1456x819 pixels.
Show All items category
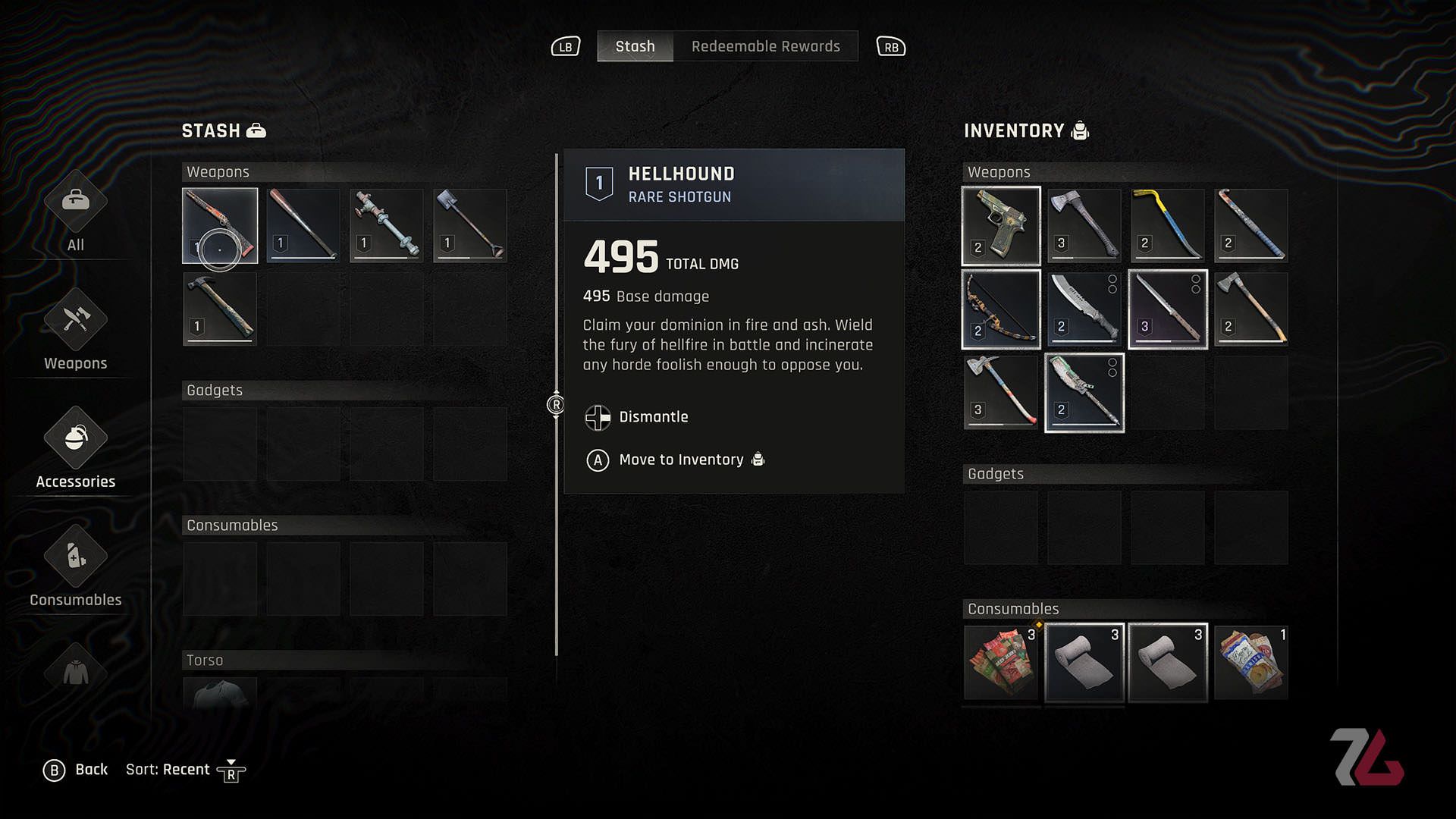[75, 212]
